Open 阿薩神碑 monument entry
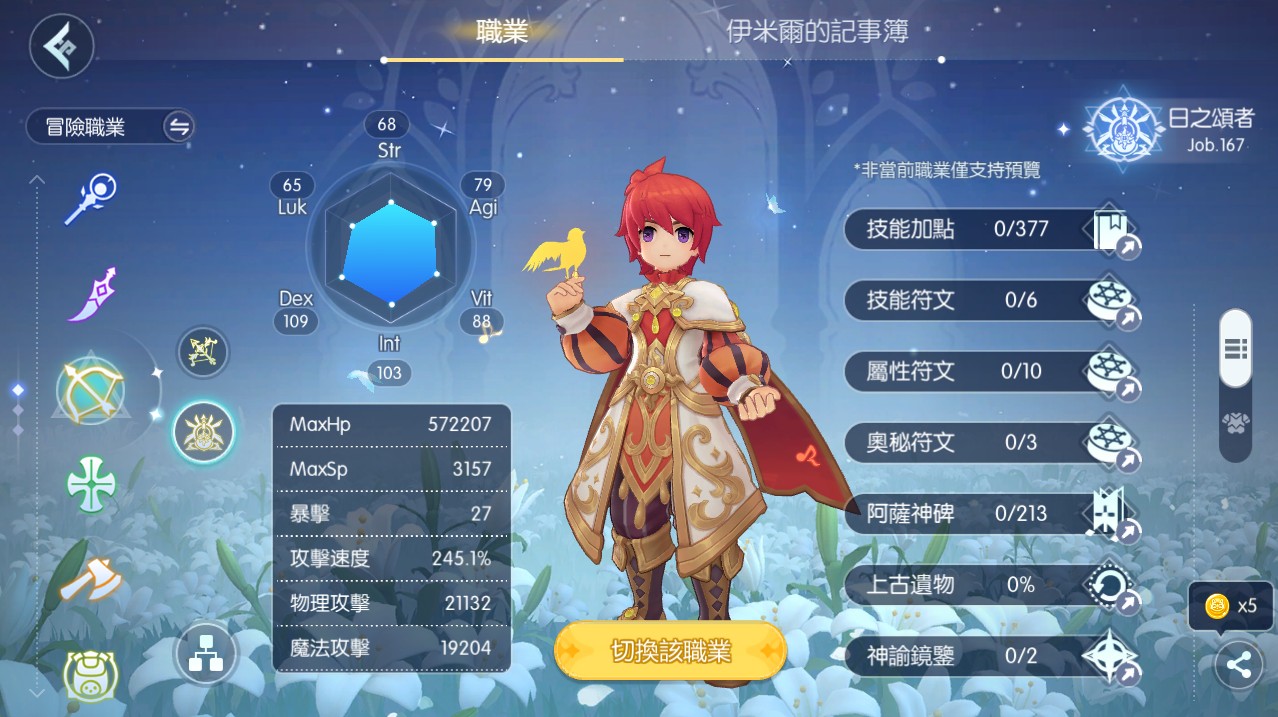Screen dimensions: 1278x717 click(990, 514)
